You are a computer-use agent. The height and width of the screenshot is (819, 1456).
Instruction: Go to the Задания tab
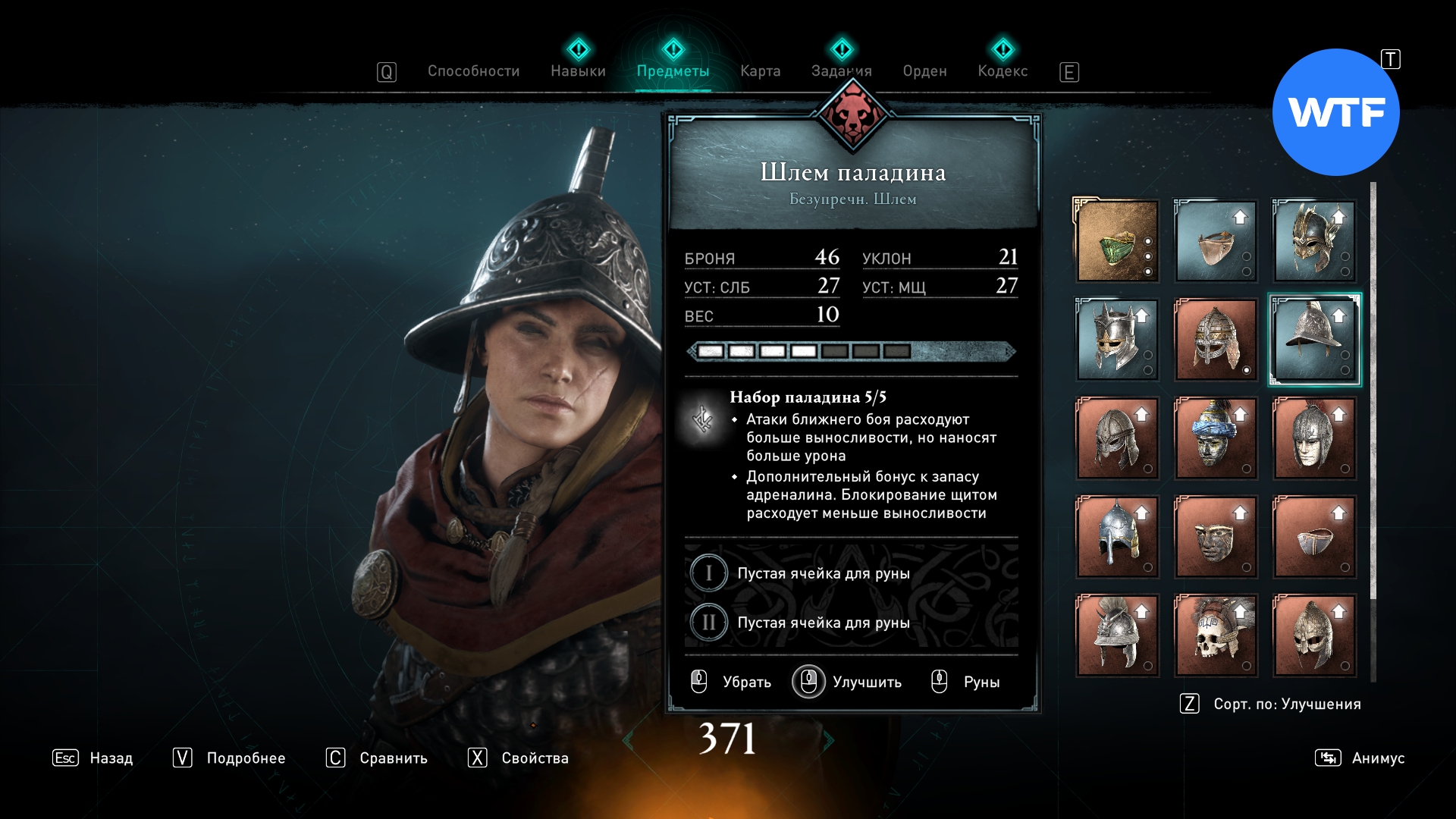tap(841, 71)
